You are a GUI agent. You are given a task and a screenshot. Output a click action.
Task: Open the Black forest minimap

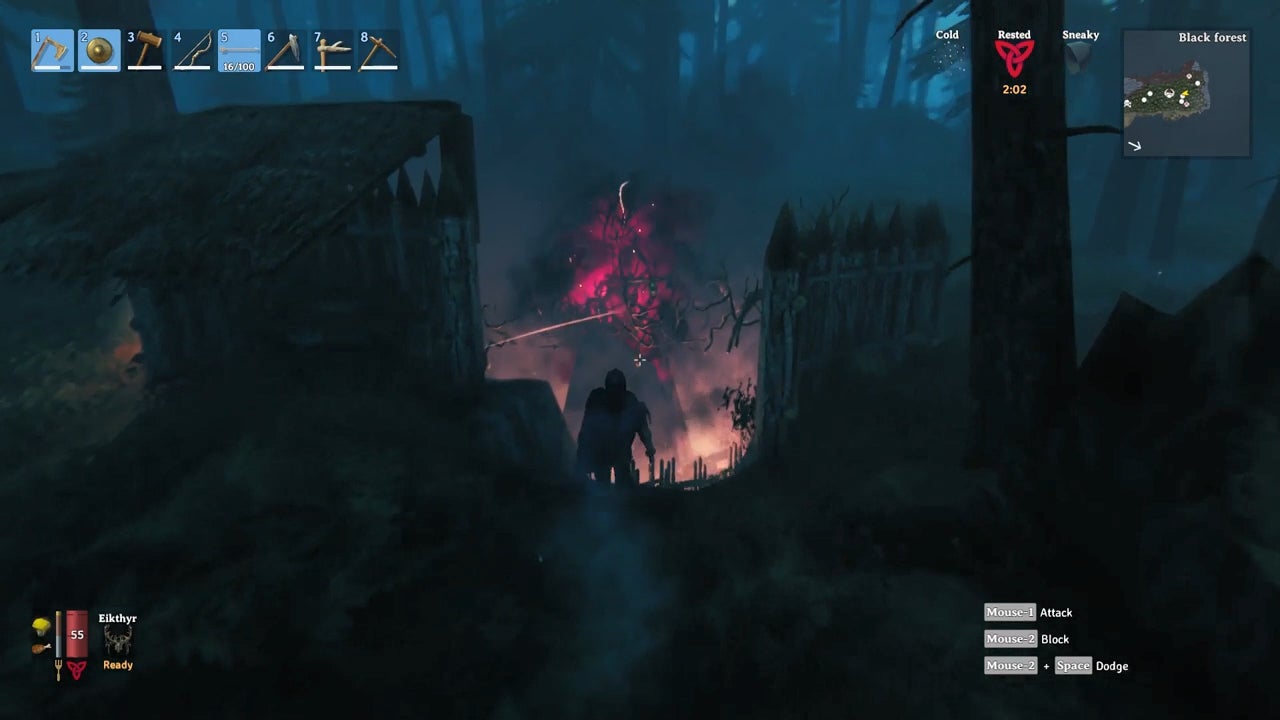coord(1185,93)
